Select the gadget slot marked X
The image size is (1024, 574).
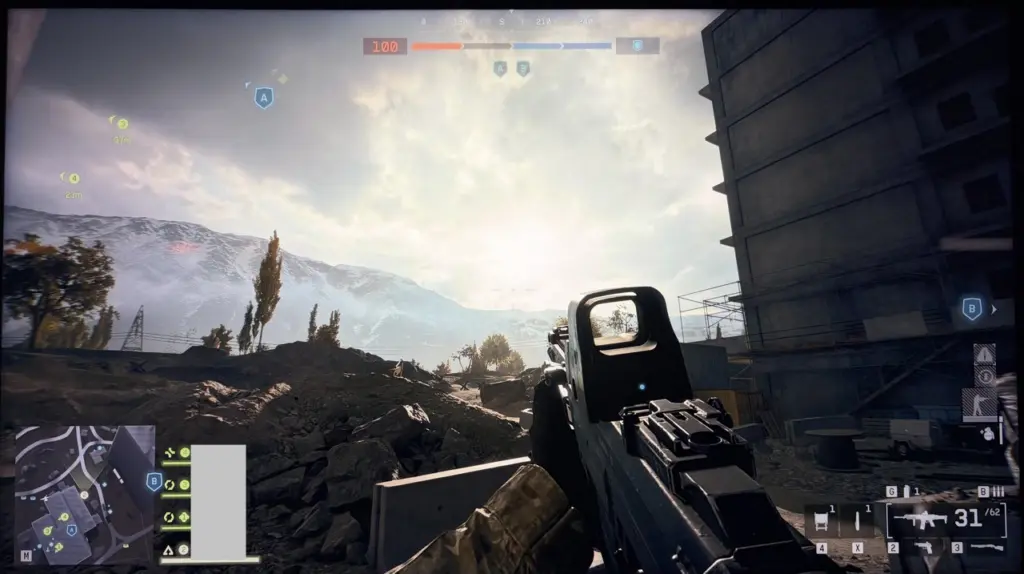[x=857, y=521]
